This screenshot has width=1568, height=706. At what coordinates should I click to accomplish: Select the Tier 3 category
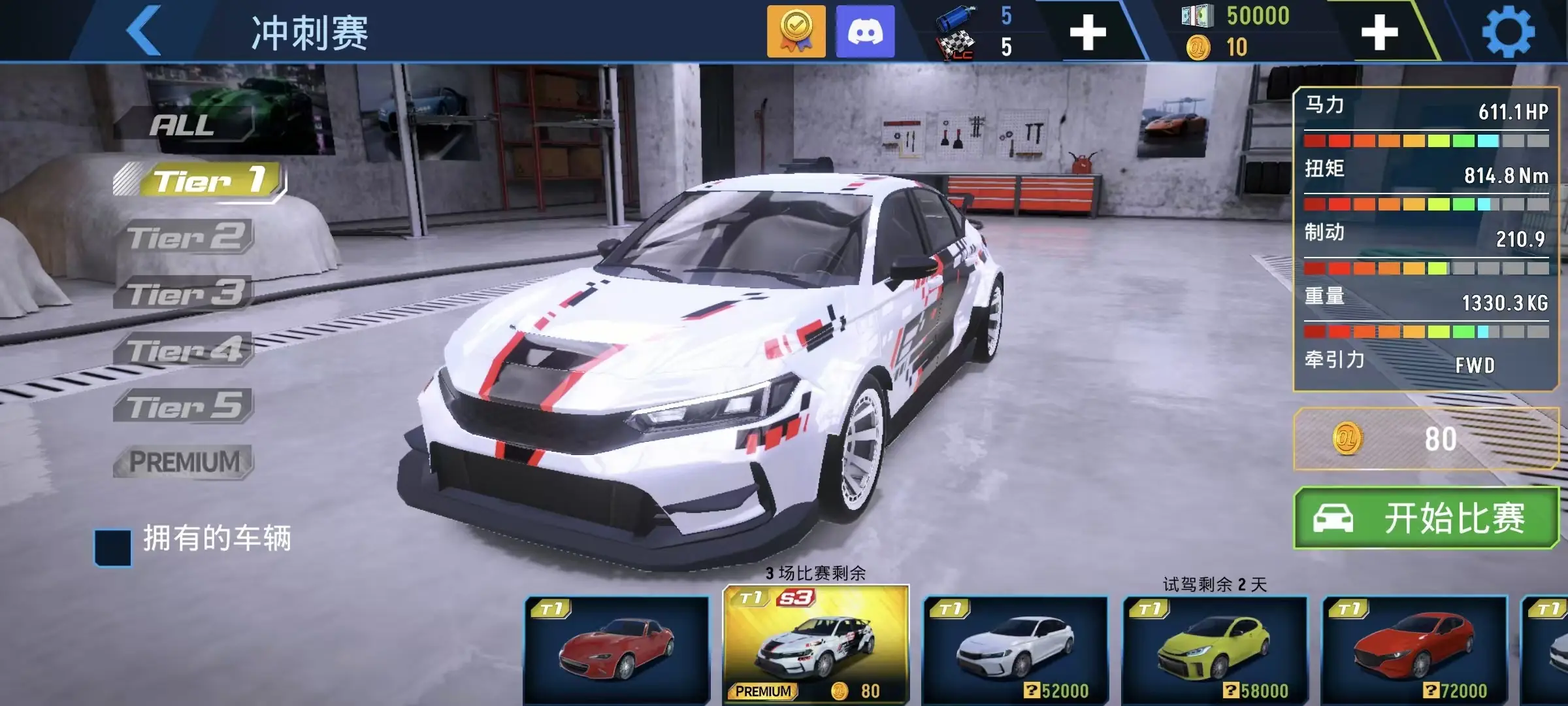[x=186, y=294]
